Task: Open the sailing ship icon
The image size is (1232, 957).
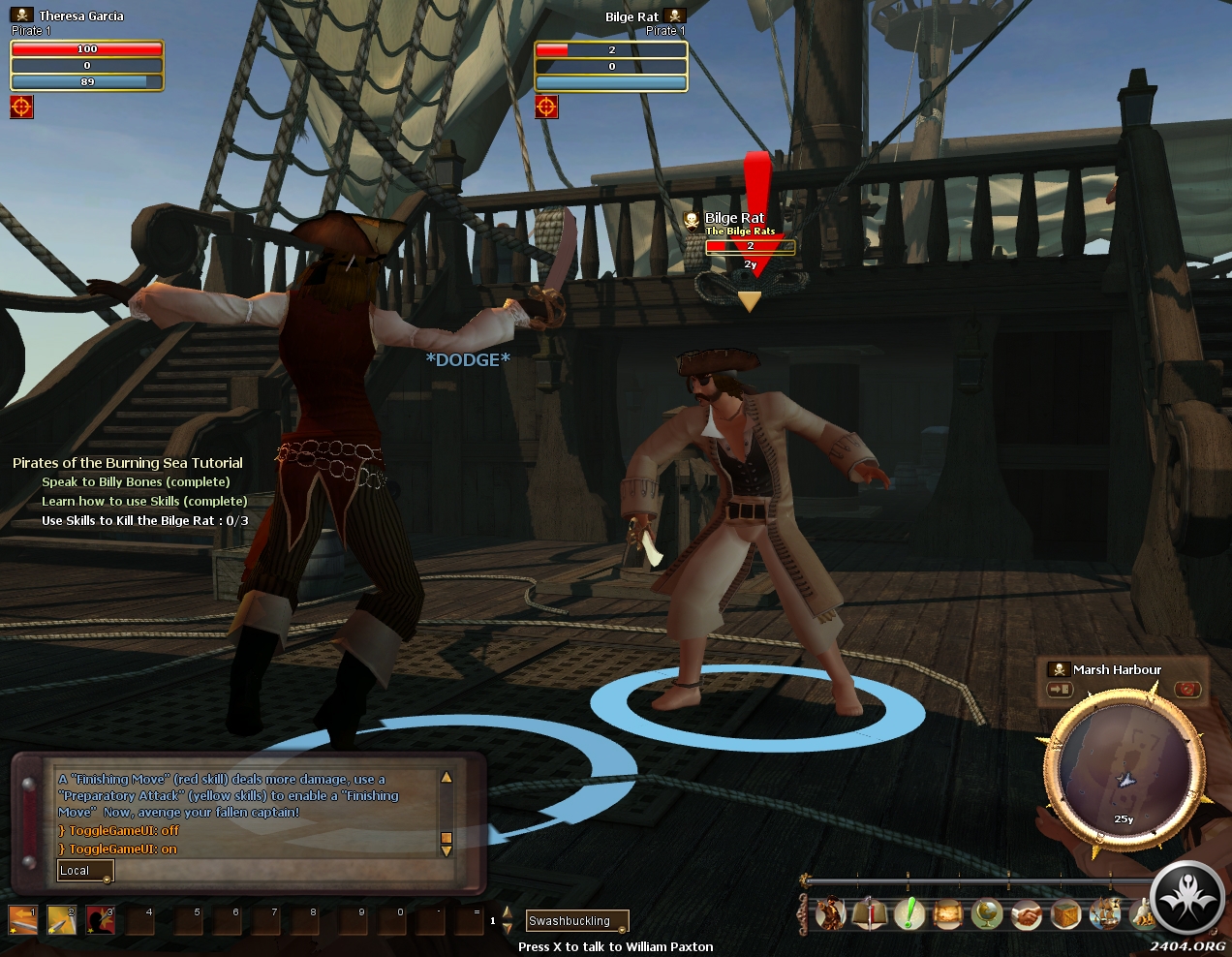Action: point(1105,913)
